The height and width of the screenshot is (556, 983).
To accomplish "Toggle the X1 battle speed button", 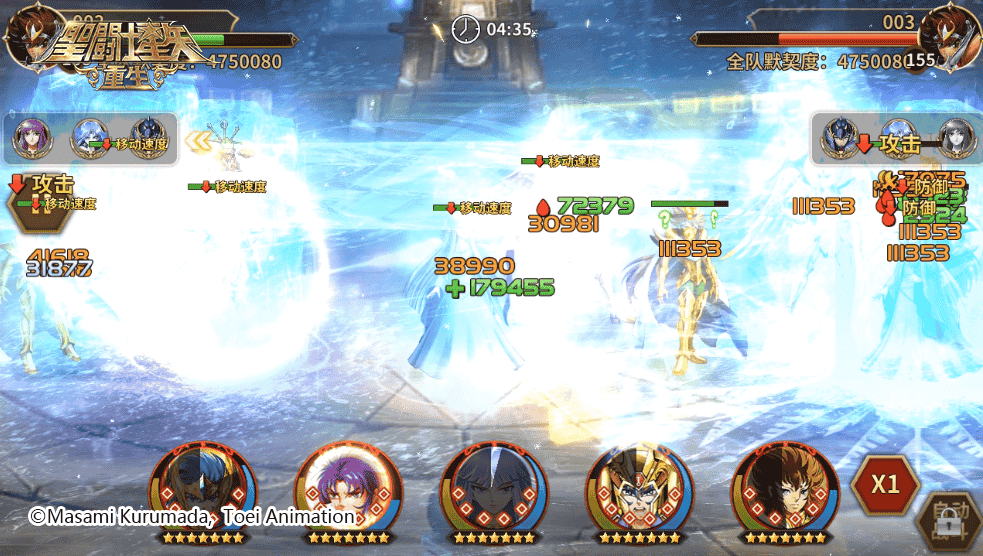I will tap(884, 484).
